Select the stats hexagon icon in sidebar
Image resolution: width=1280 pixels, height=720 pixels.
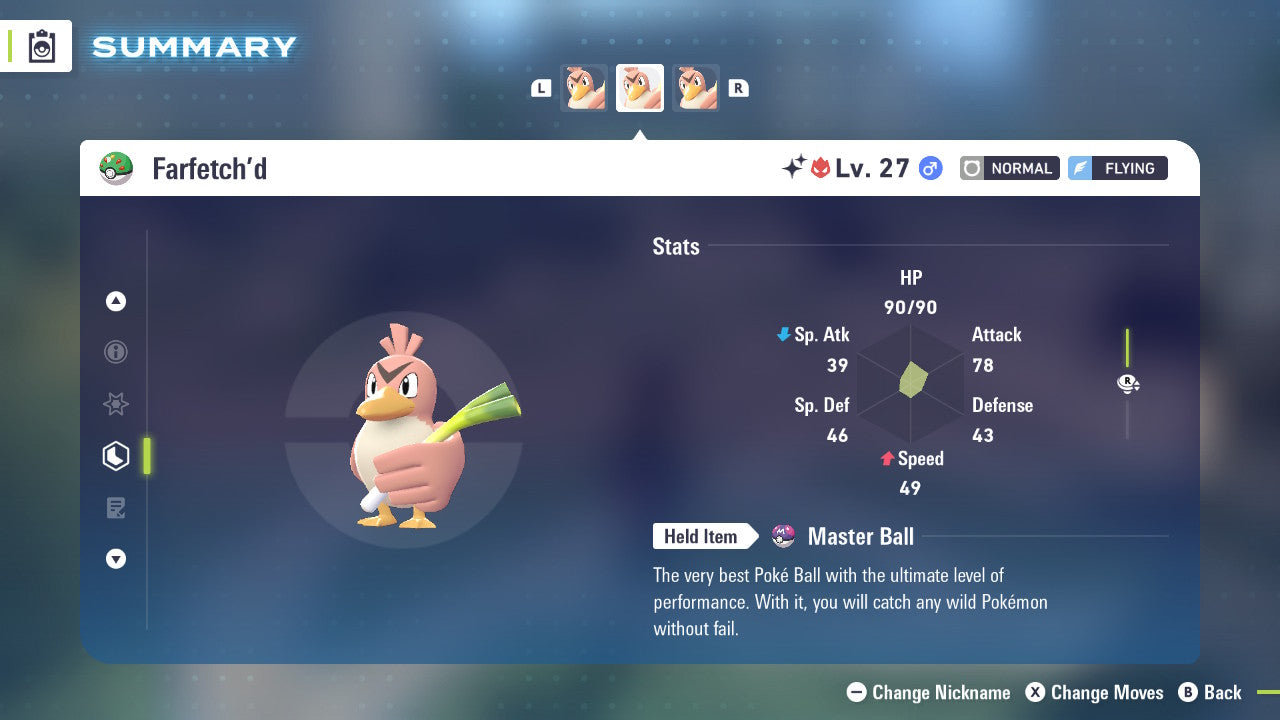coord(116,456)
